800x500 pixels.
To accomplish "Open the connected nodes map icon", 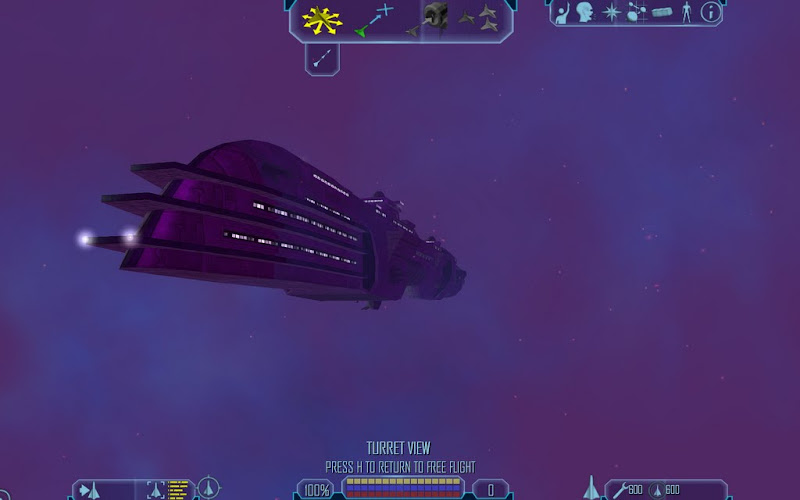I will click(636, 13).
